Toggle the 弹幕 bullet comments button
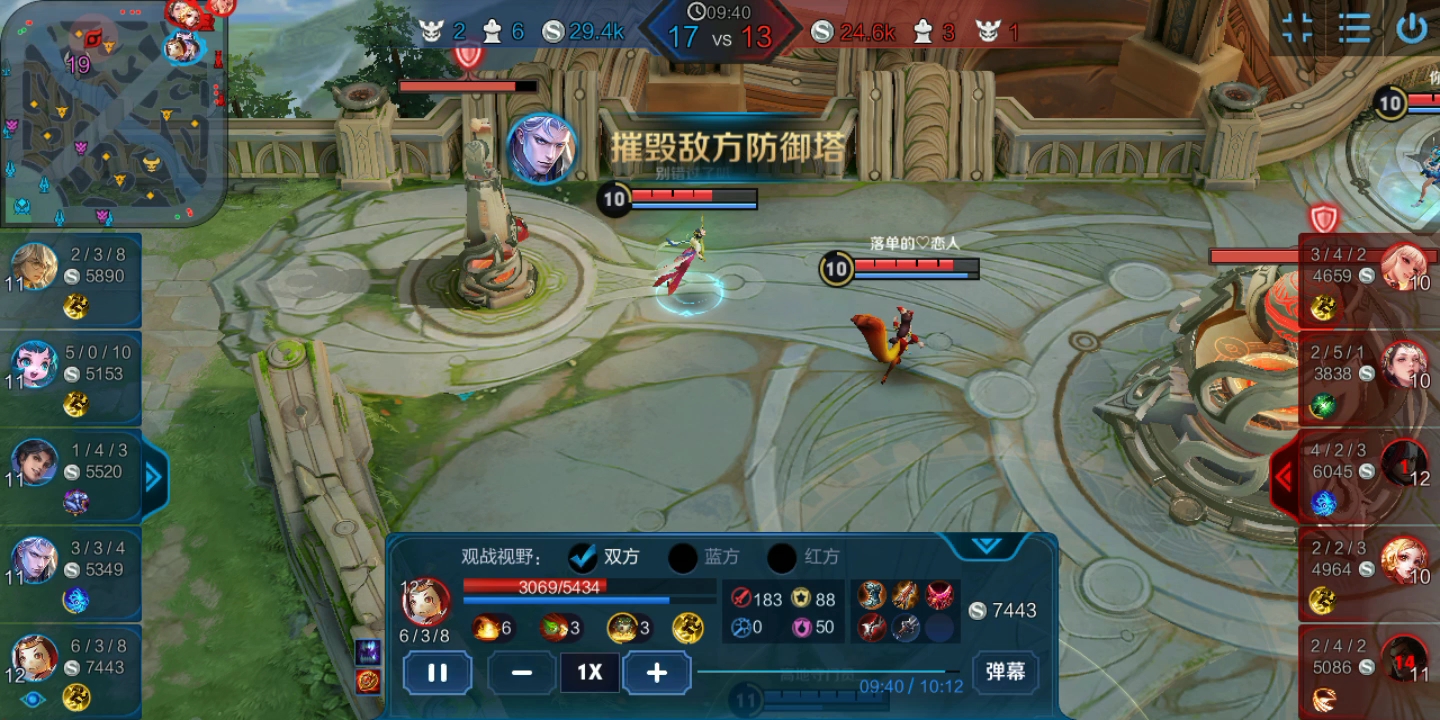This screenshot has width=1440, height=720. point(1004,672)
